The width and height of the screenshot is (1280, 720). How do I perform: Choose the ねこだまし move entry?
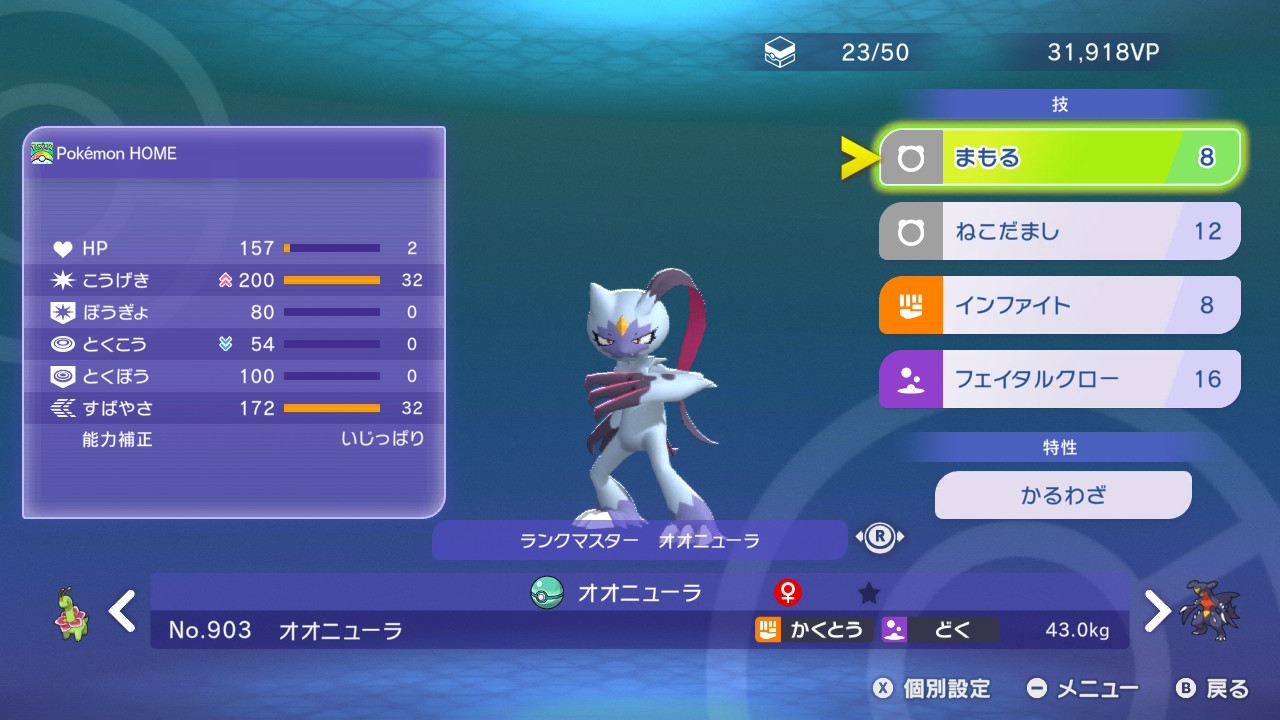coord(1059,232)
